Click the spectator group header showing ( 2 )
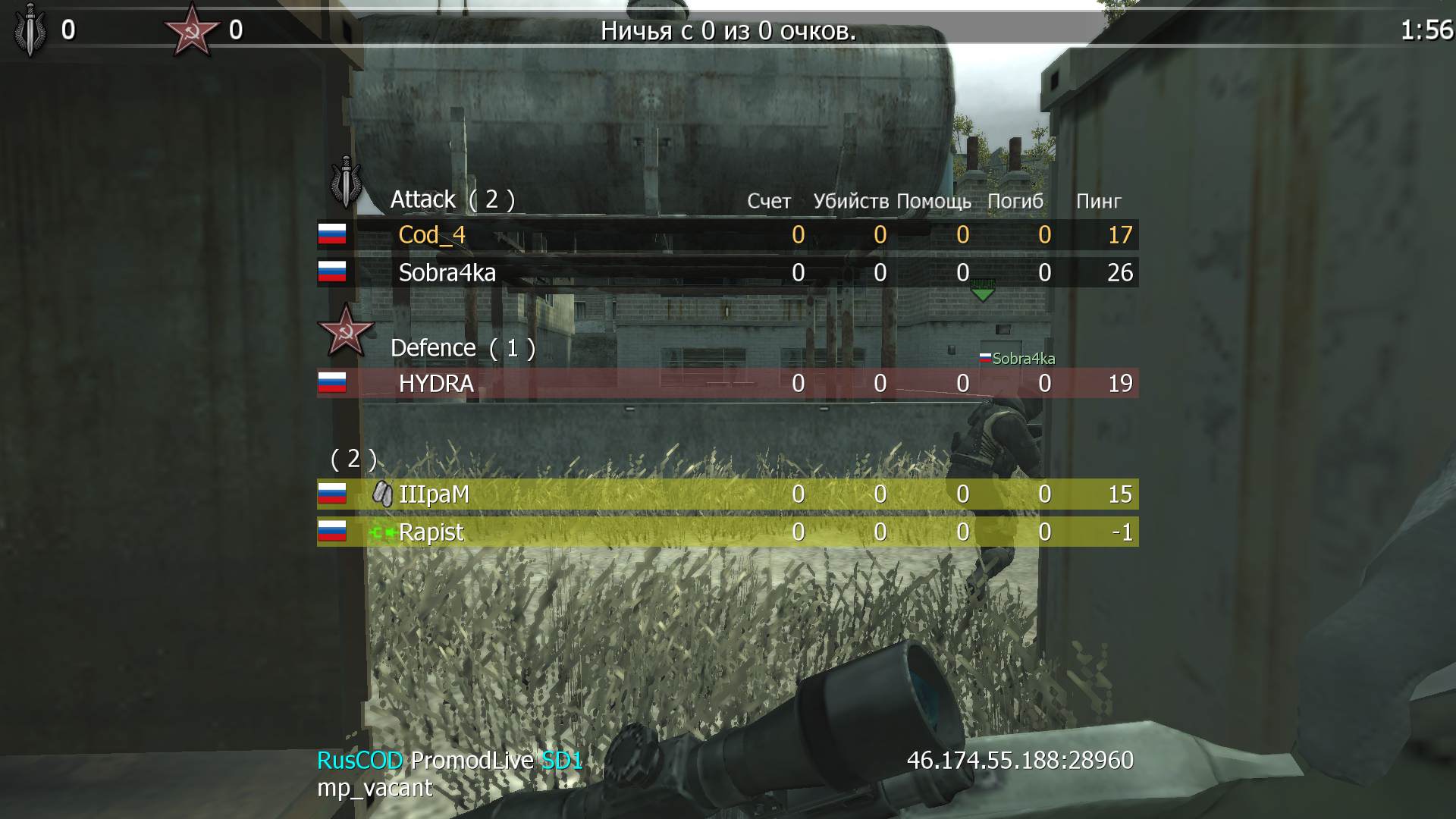This screenshot has height=819, width=1456. pyautogui.click(x=354, y=458)
